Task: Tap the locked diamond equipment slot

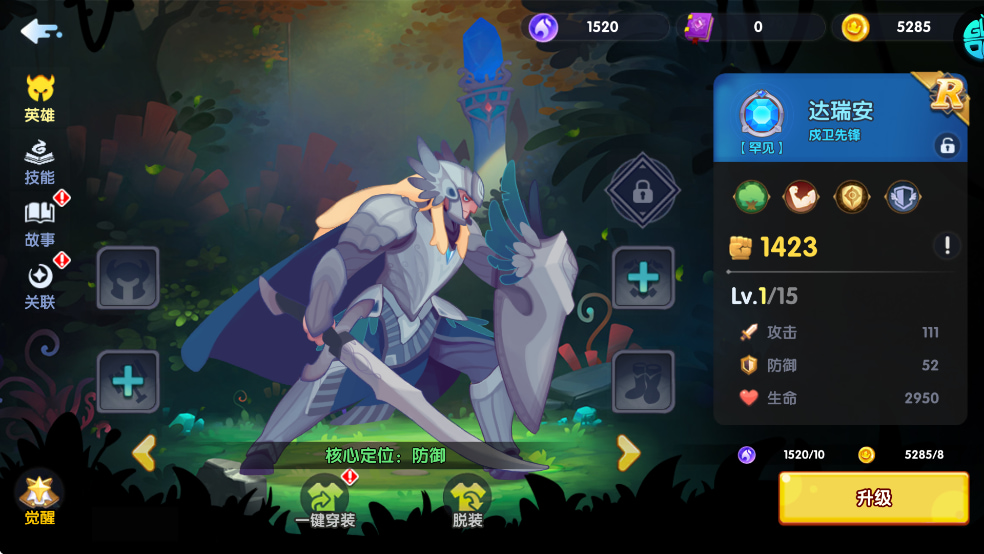Action: point(643,190)
